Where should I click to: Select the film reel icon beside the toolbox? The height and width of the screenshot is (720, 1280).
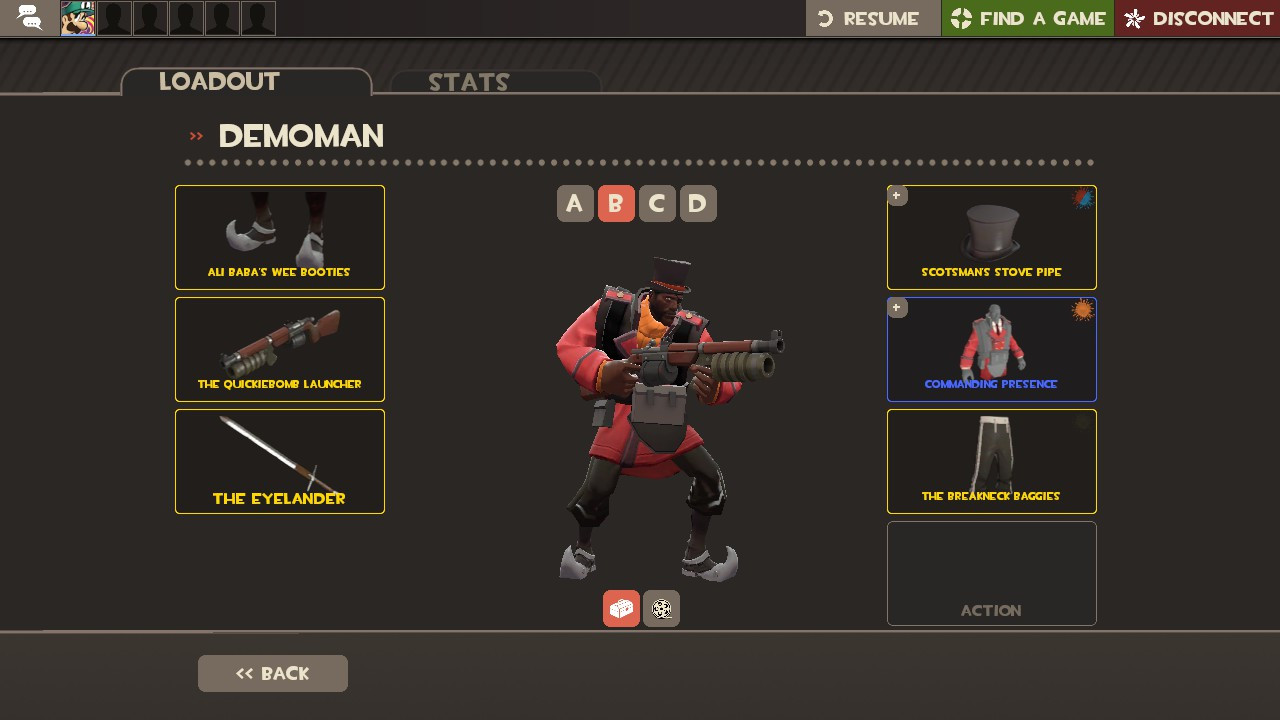tap(661, 608)
